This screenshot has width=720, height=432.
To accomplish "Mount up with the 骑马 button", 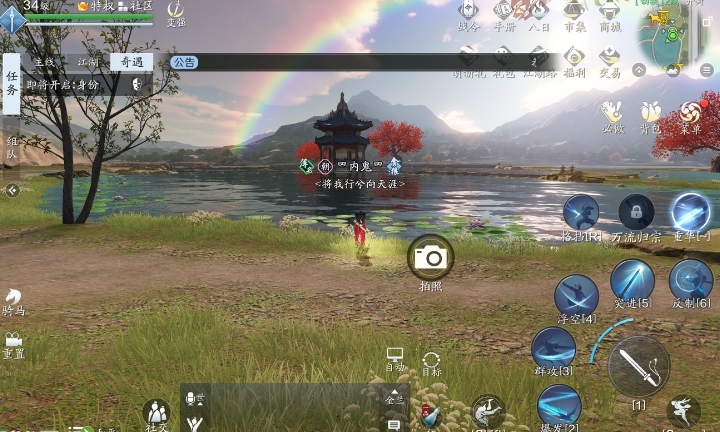I will [x=14, y=300].
